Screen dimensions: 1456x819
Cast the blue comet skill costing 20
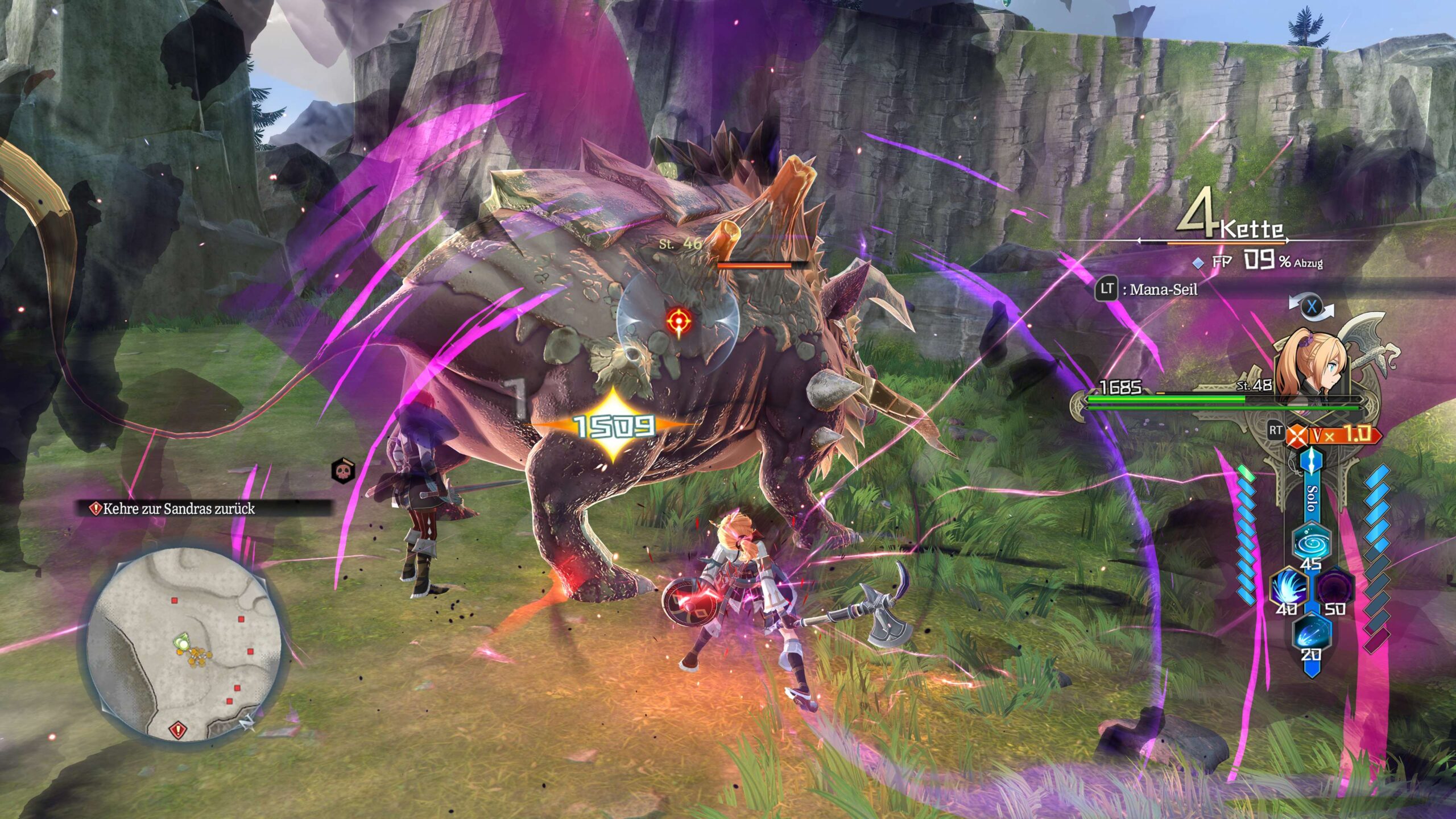coord(1311,632)
